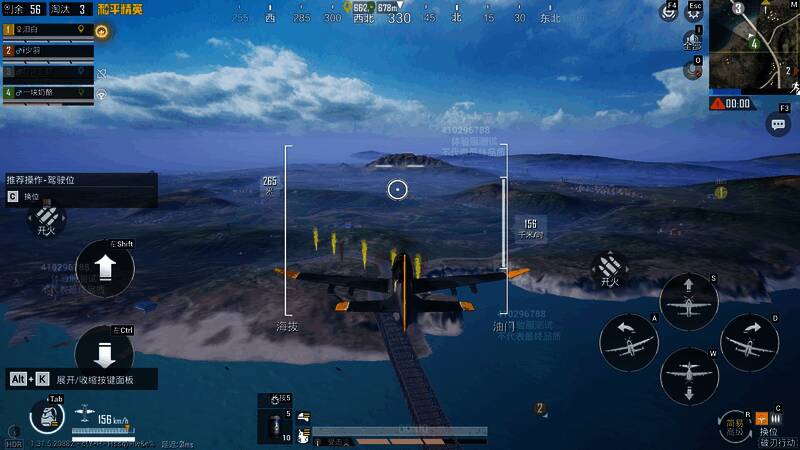The width and height of the screenshot is (800, 450).
Task: Open the backpack inventory
Action: (47, 415)
